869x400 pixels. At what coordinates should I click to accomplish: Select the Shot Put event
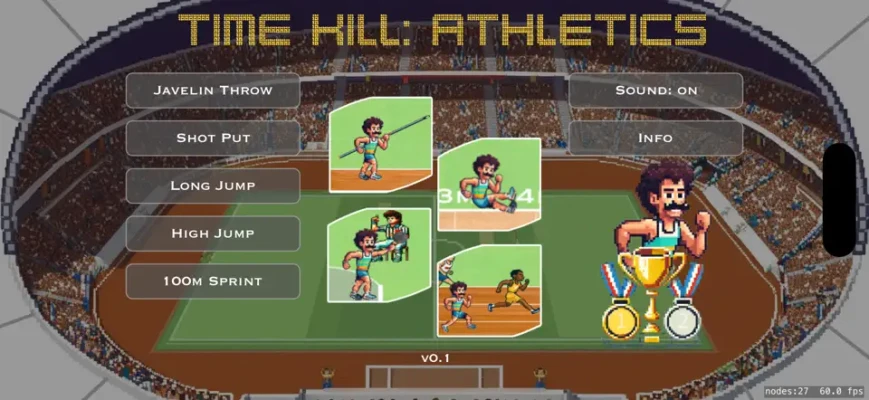[x=212, y=138]
